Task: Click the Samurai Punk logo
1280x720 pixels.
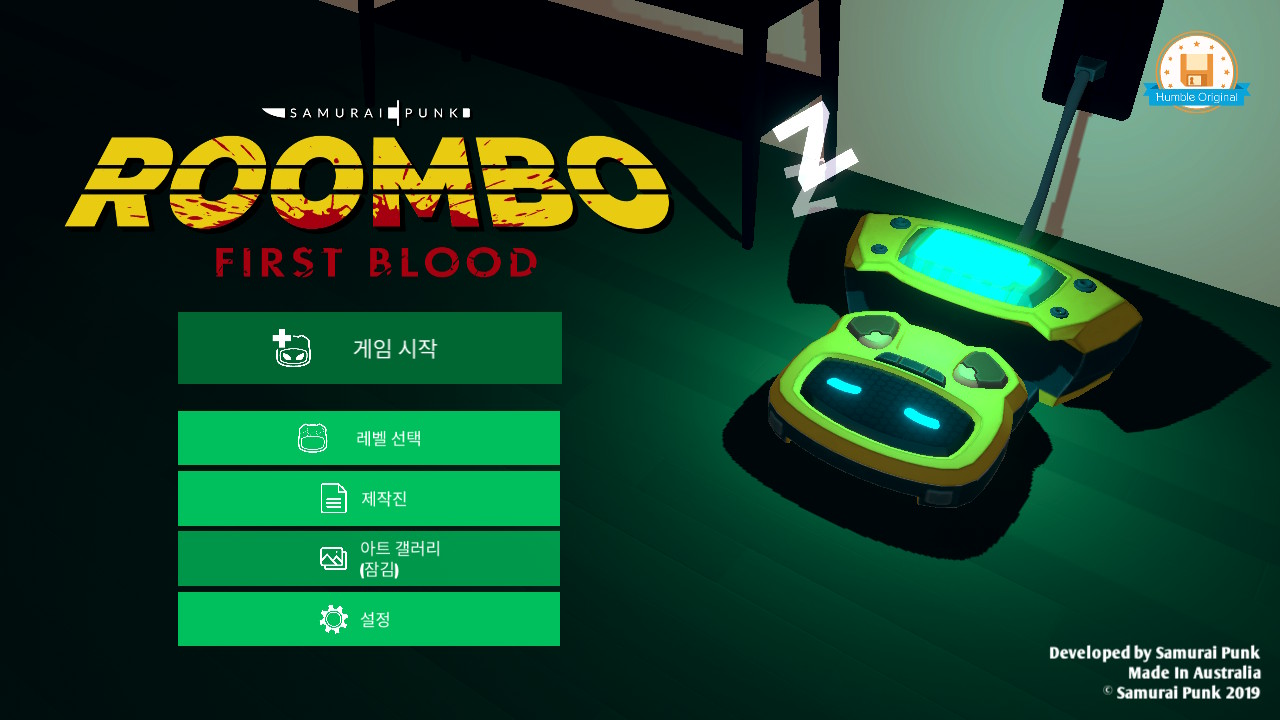Action: pos(366,112)
